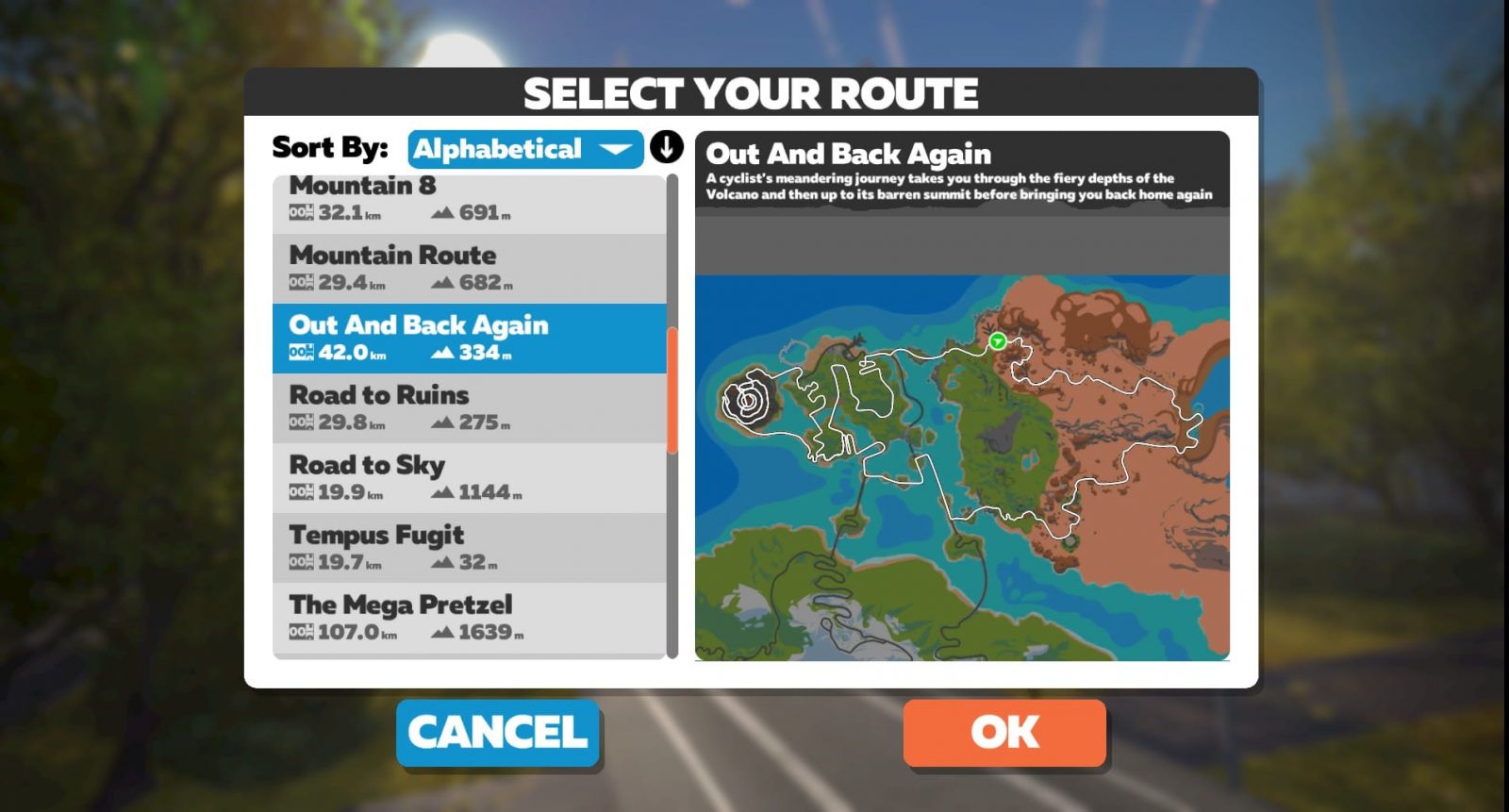Viewport: 1509px width, 812px height.
Task: Choose The Mega Pretzel route
Action: [469, 617]
